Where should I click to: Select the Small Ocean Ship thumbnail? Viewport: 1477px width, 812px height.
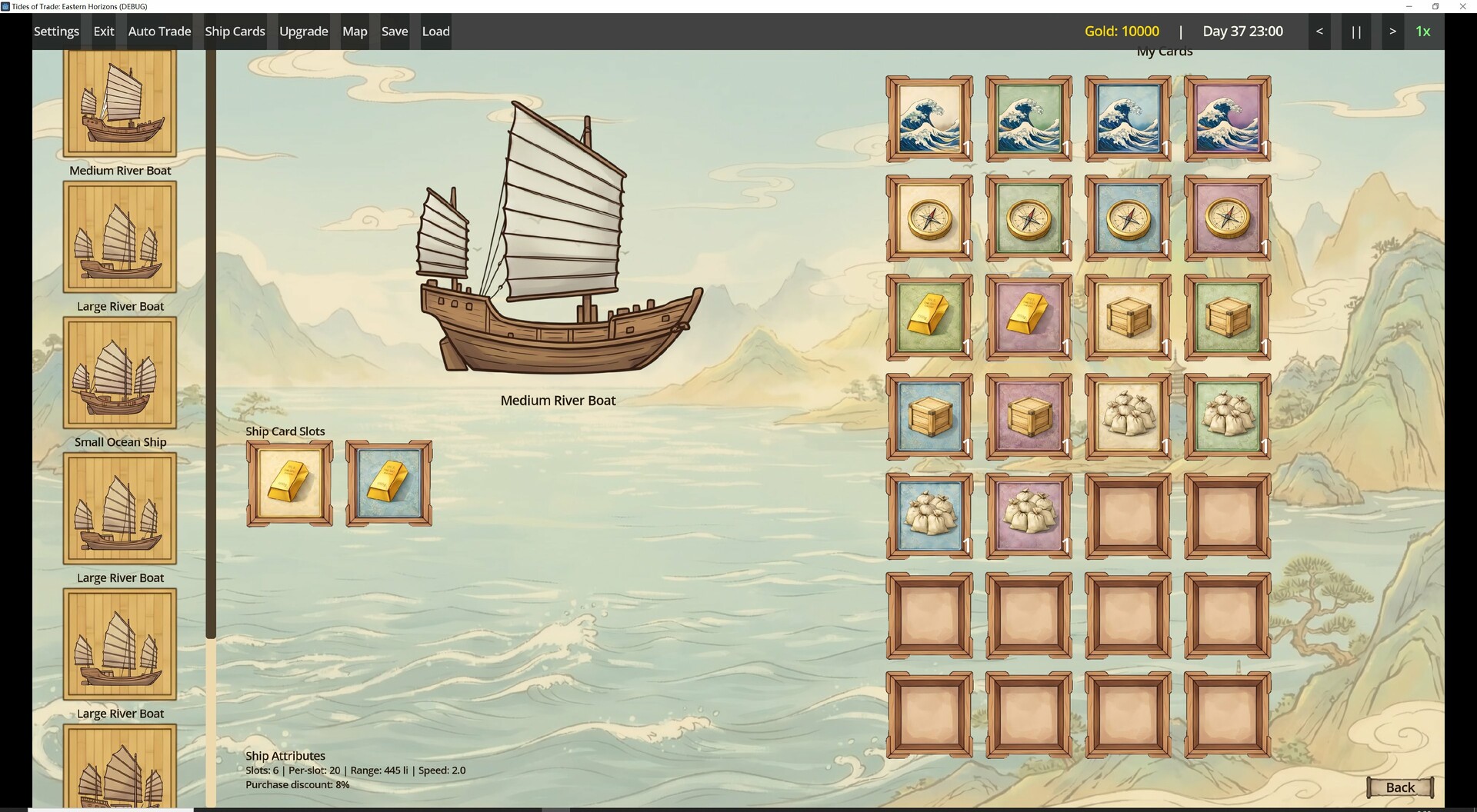pyautogui.click(x=119, y=372)
